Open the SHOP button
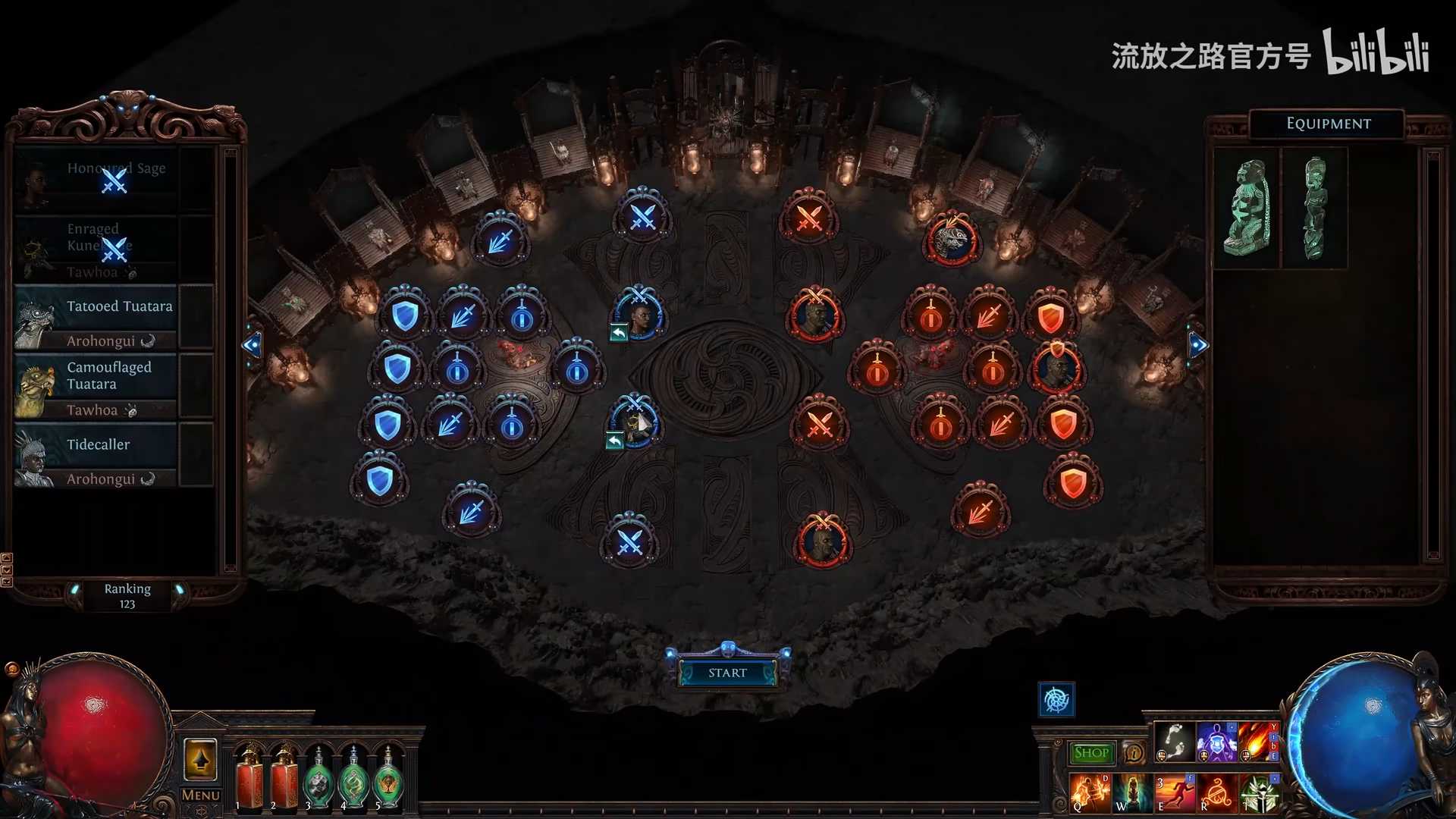1456x819 pixels. coord(1091,753)
